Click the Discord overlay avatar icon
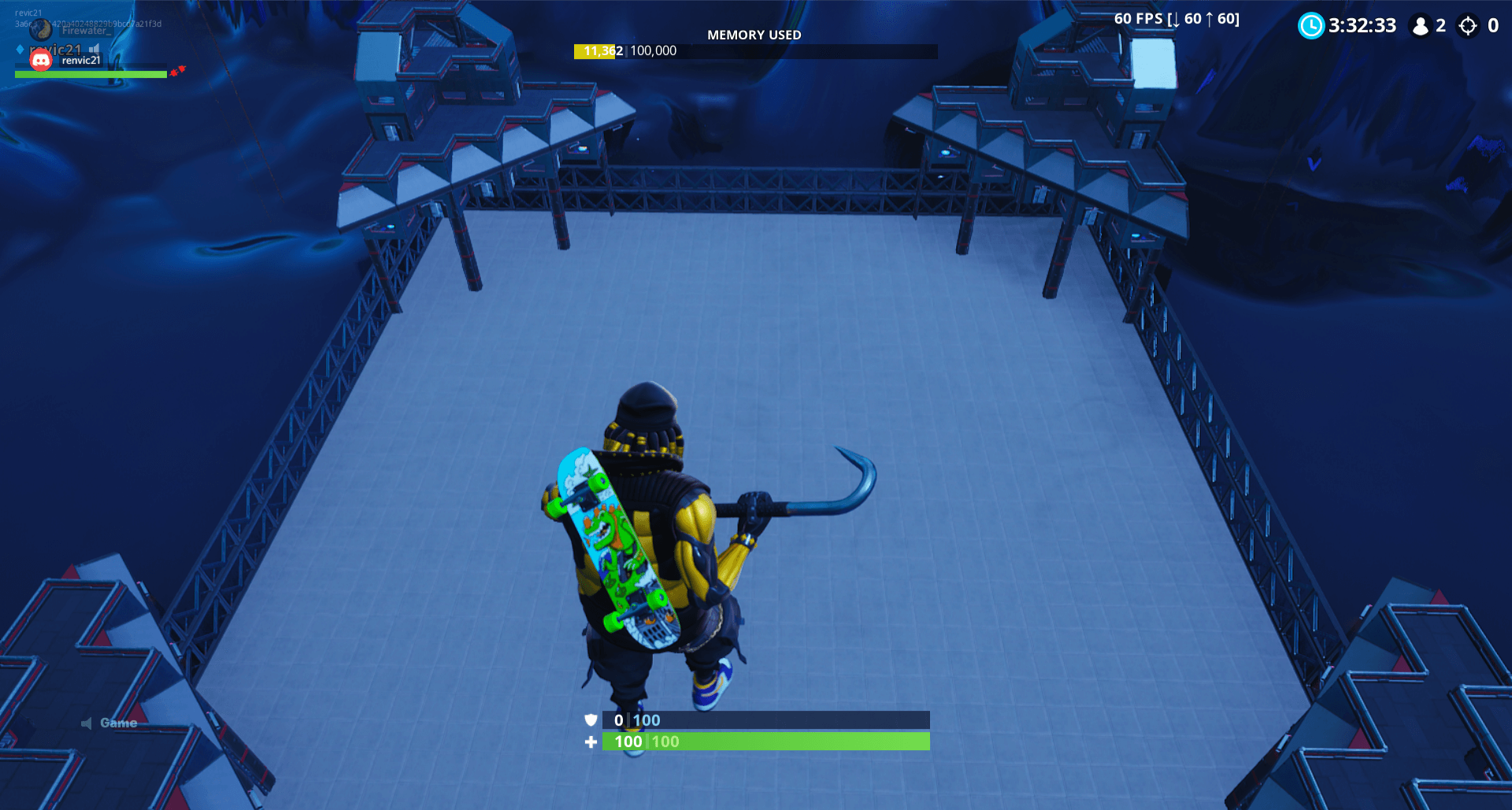Screen dimensions: 1512x810 point(41,61)
